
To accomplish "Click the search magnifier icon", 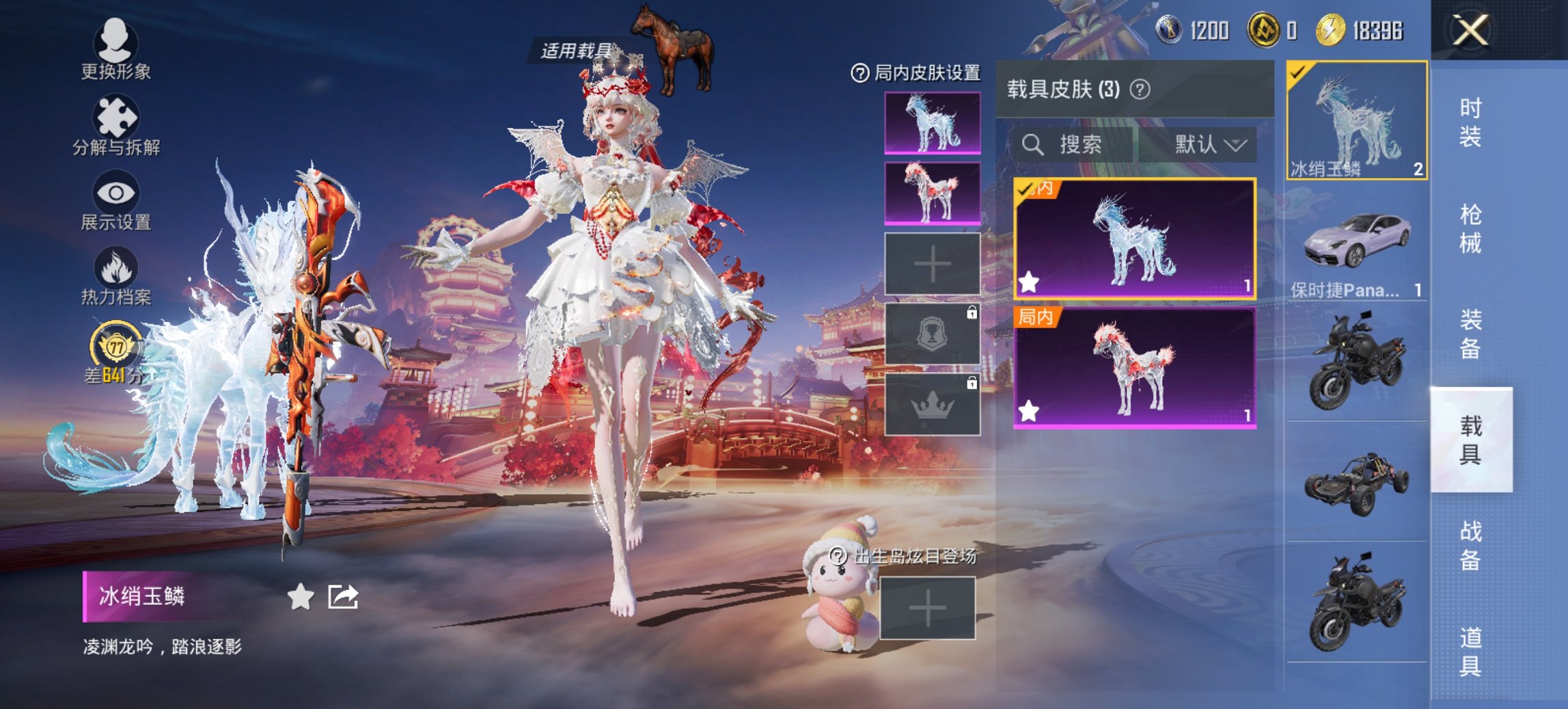I will point(1032,145).
